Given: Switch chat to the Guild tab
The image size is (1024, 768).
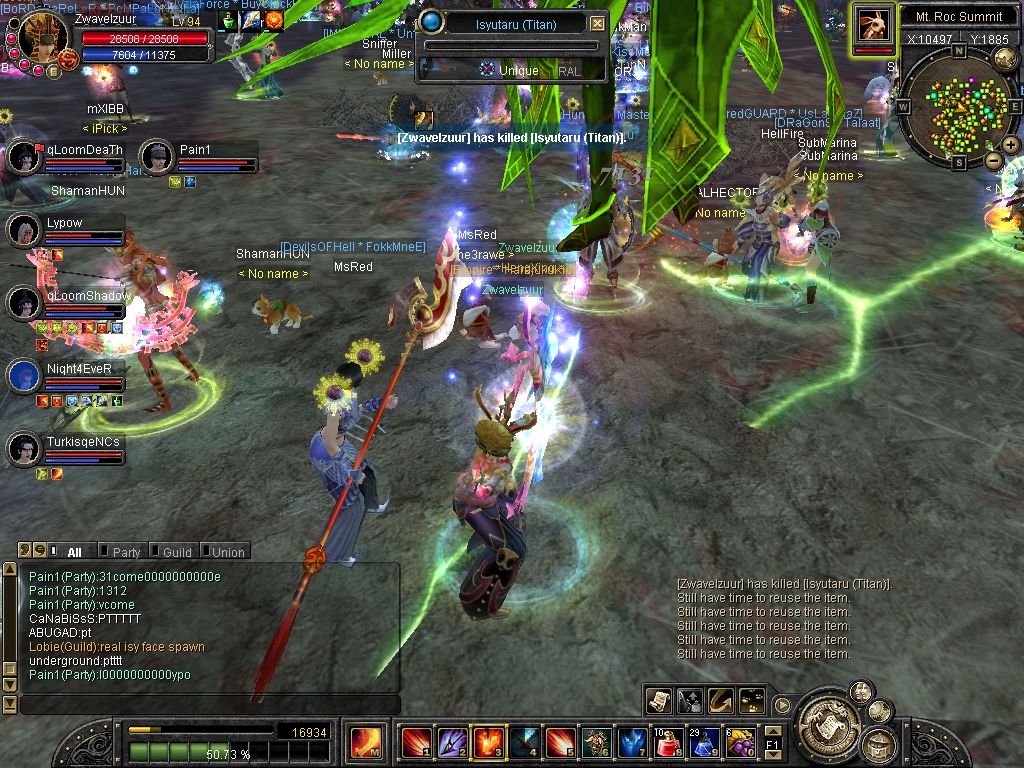Looking at the screenshot, I should [177, 552].
